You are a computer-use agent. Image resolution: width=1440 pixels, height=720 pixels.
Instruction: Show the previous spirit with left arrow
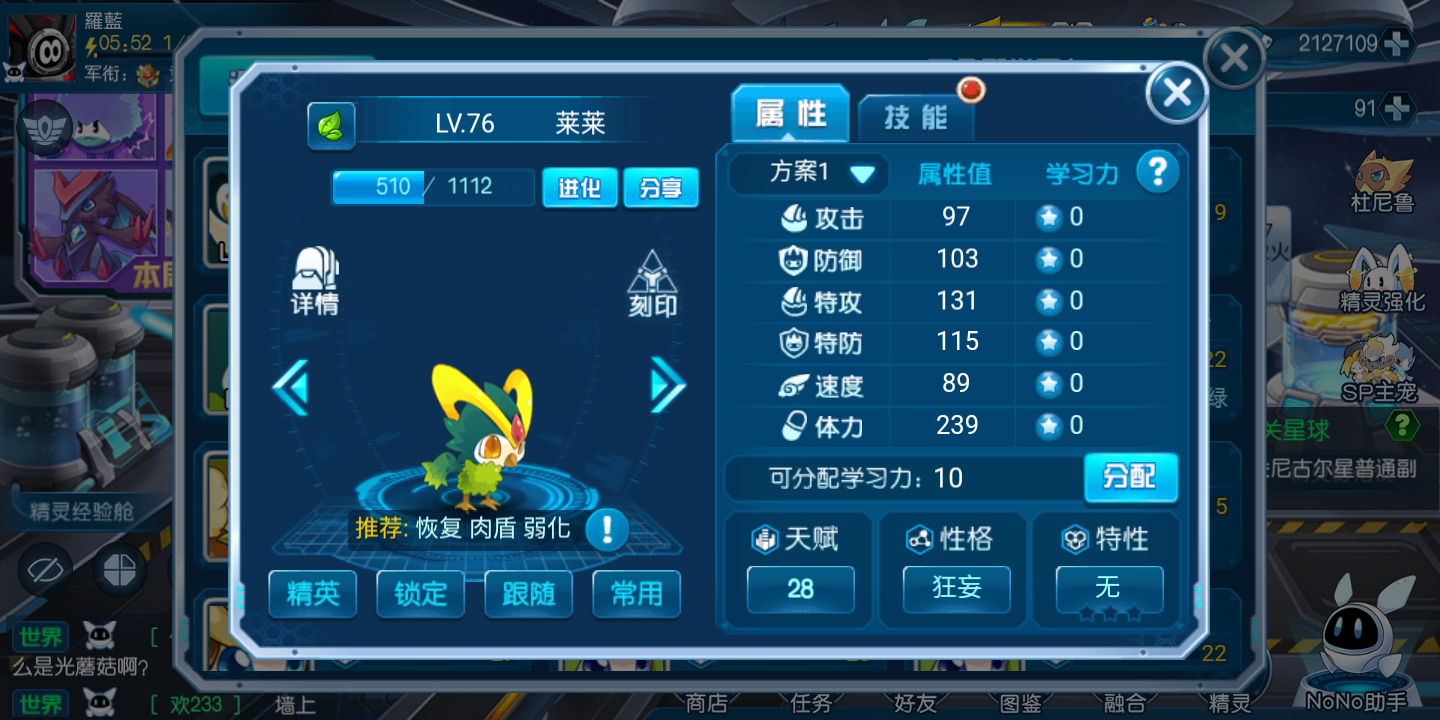(x=291, y=387)
